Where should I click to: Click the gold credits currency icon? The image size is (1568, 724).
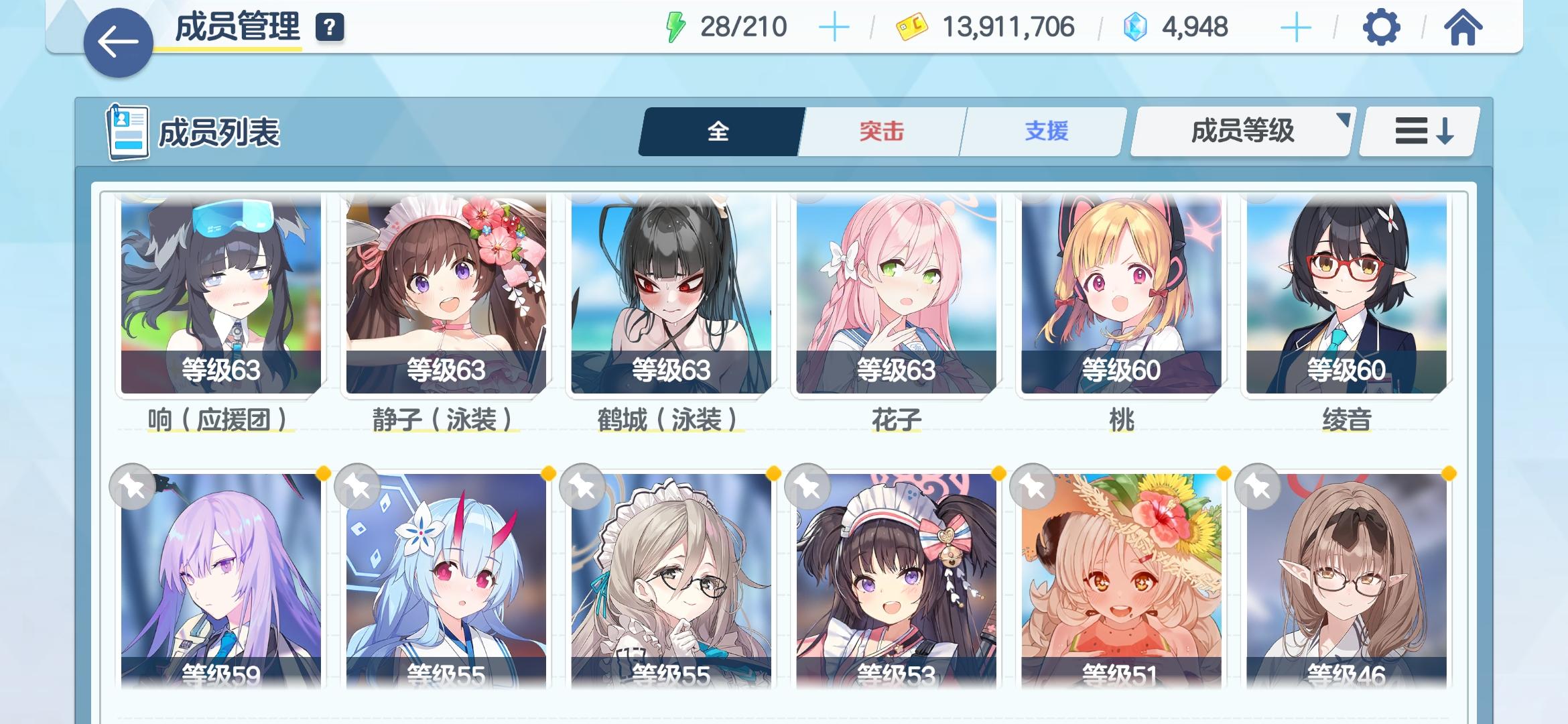click(x=912, y=27)
